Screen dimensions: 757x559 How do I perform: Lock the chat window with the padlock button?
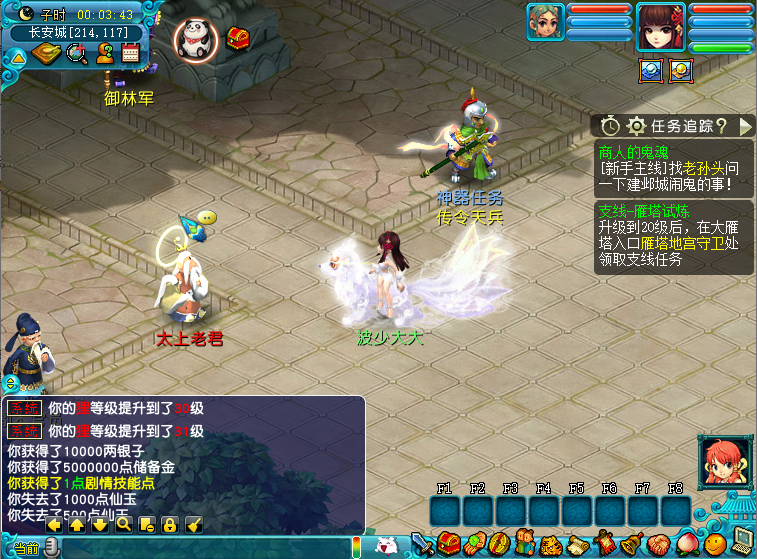point(170,524)
